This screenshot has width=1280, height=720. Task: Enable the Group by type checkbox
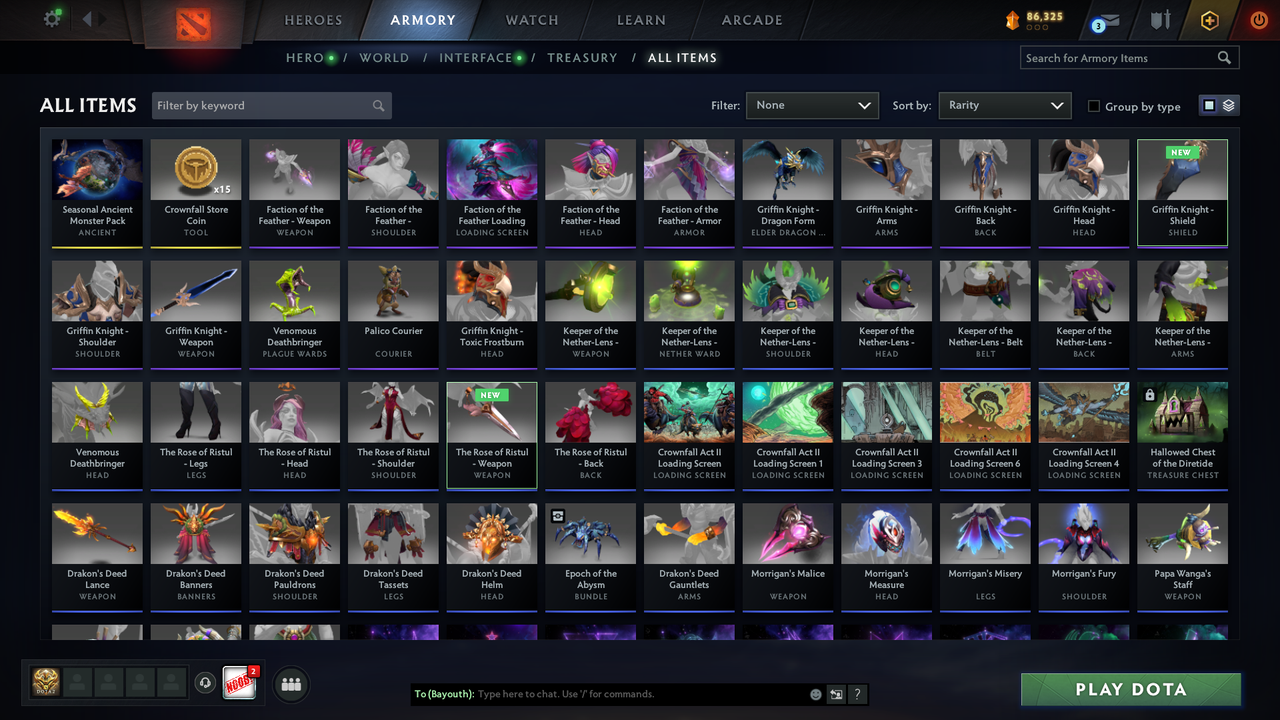tap(1094, 106)
